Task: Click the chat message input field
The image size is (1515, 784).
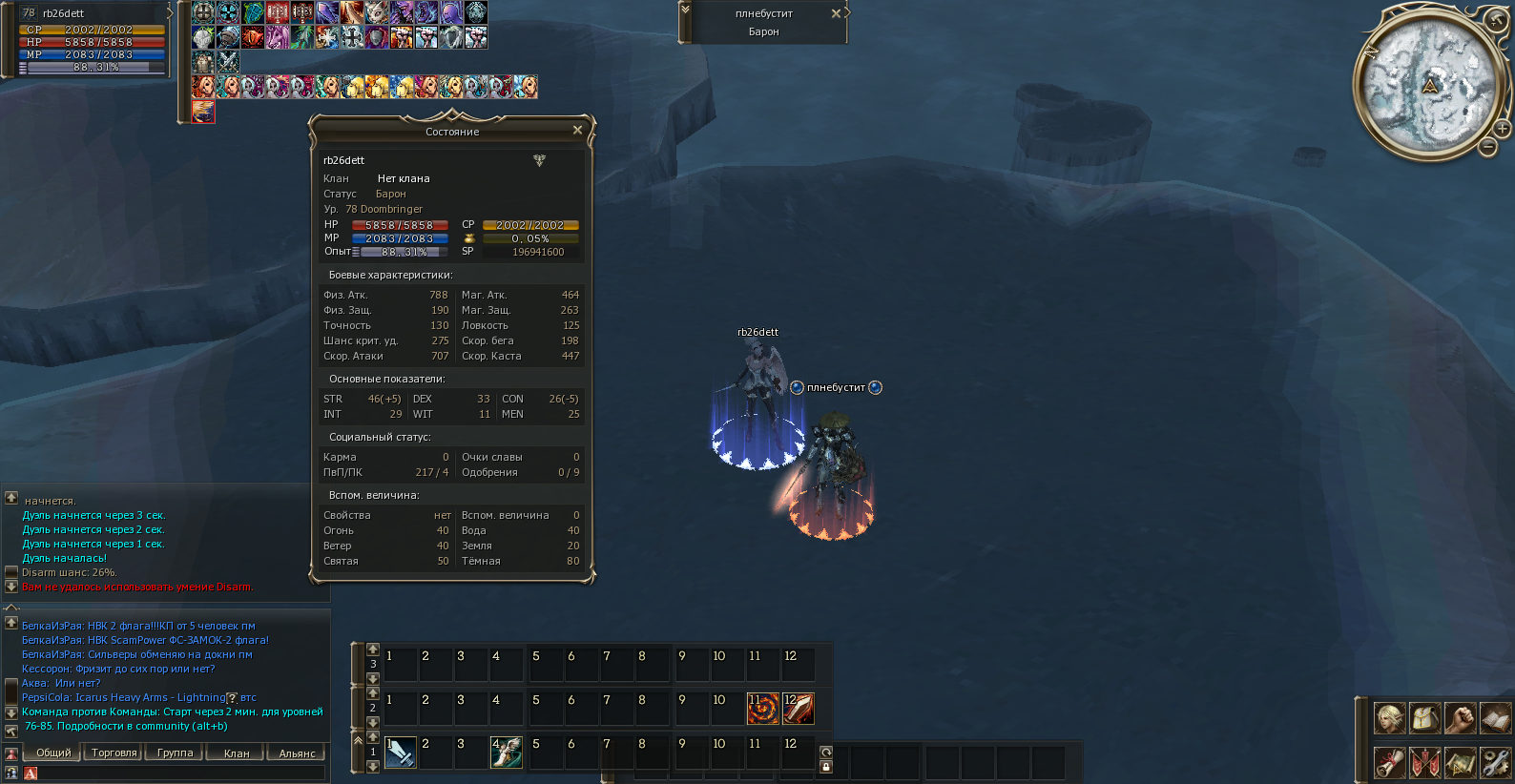Action: (x=176, y=773)
